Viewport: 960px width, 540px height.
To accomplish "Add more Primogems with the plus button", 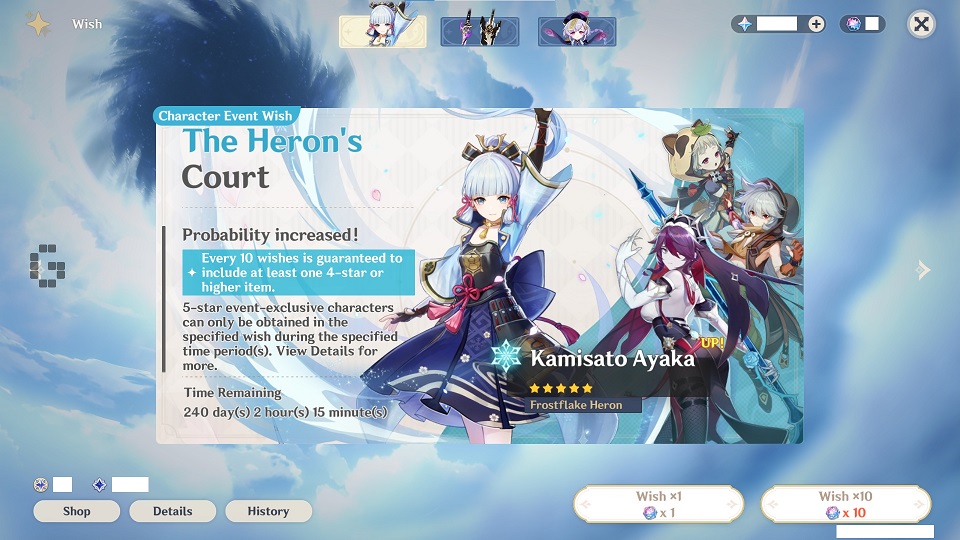I will (x=816, y=24).
